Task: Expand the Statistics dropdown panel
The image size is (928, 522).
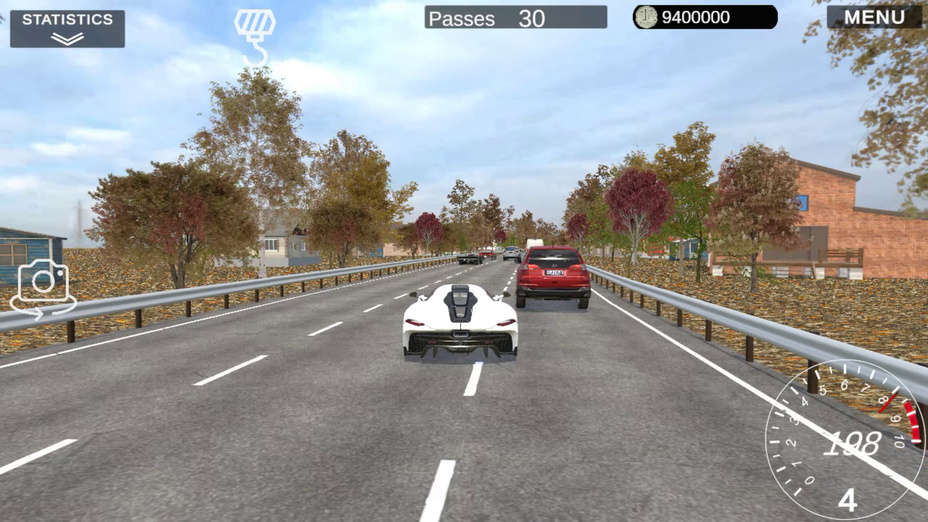Action: [x=67, y=28]
